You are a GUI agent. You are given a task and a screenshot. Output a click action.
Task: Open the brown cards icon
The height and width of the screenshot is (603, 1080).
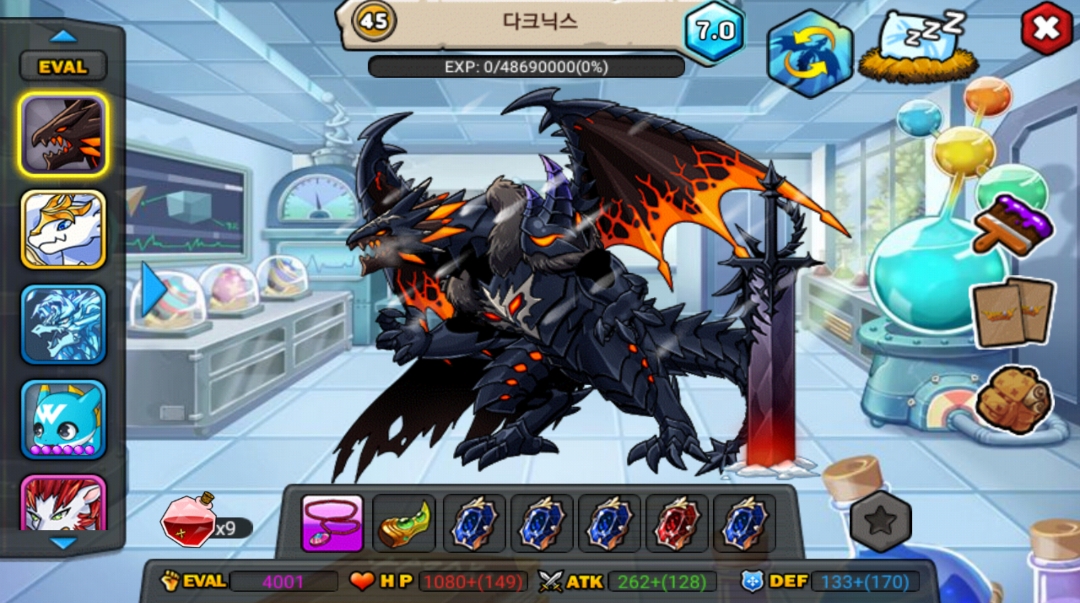(1014, 313)
